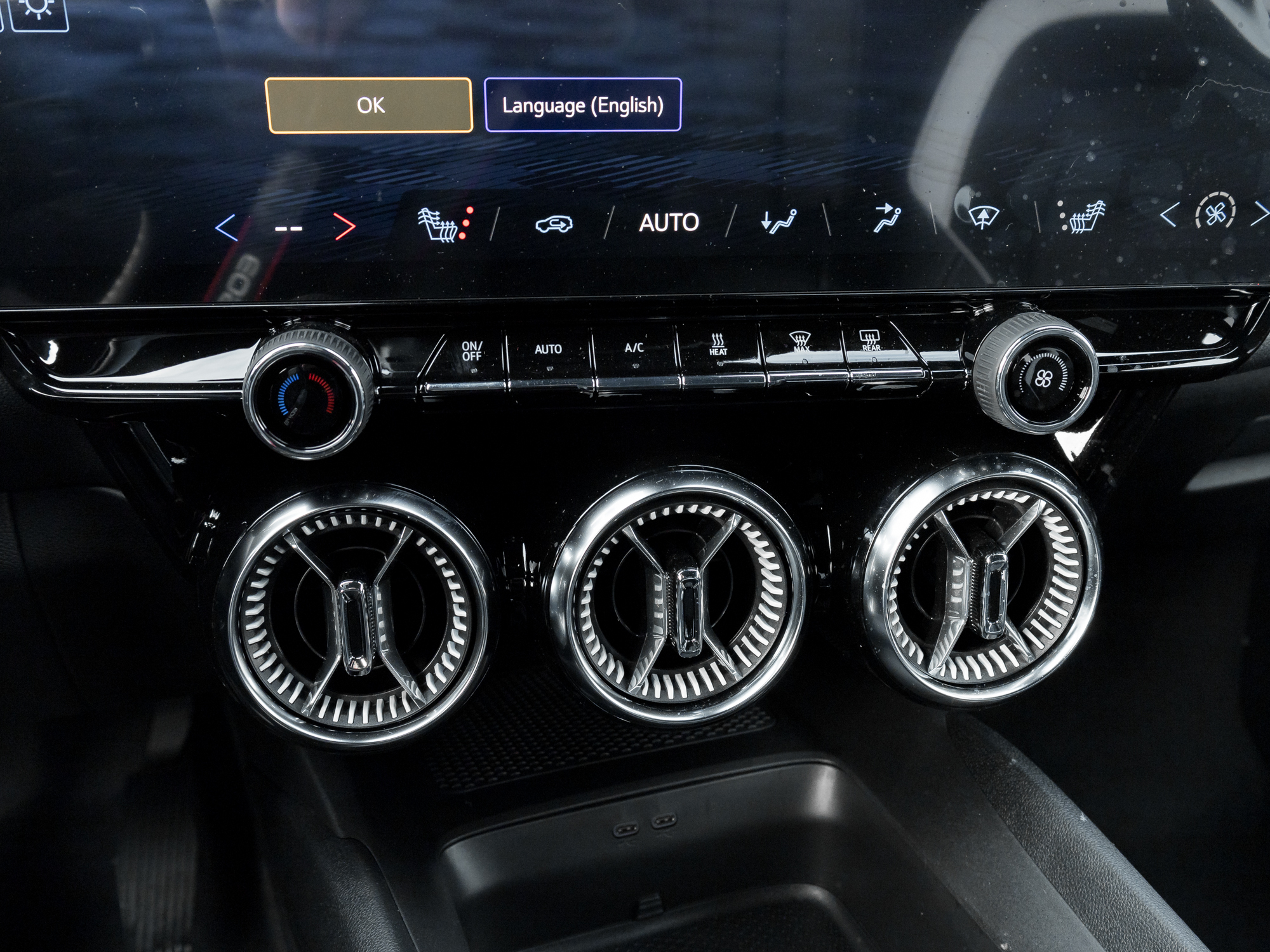Screen dimensions: 1270x952
Task: Toggle the passenger heated seat icon with white dots
Action: coord(1082,216)
